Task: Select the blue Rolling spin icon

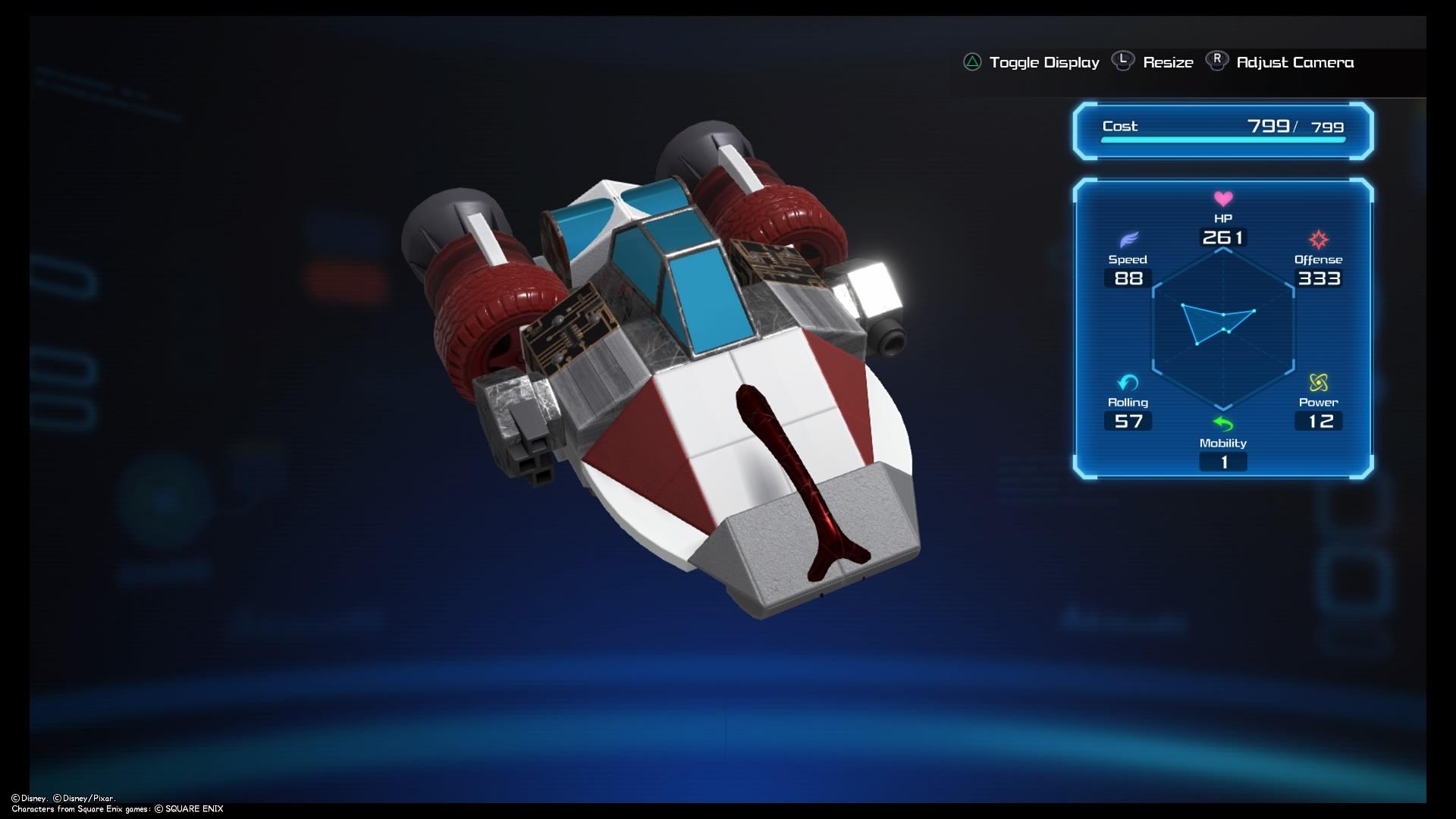Action: click(x=1128, y=384)
